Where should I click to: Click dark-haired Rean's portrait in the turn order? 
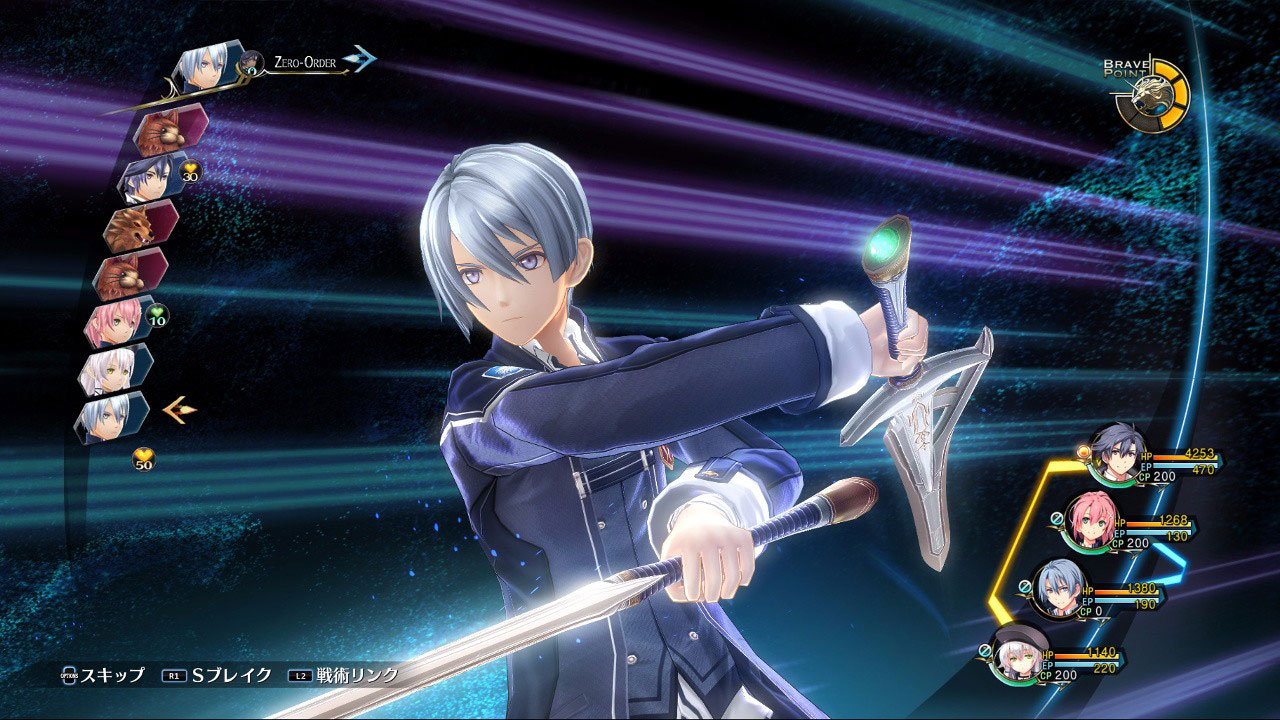(x=146, y=179)
